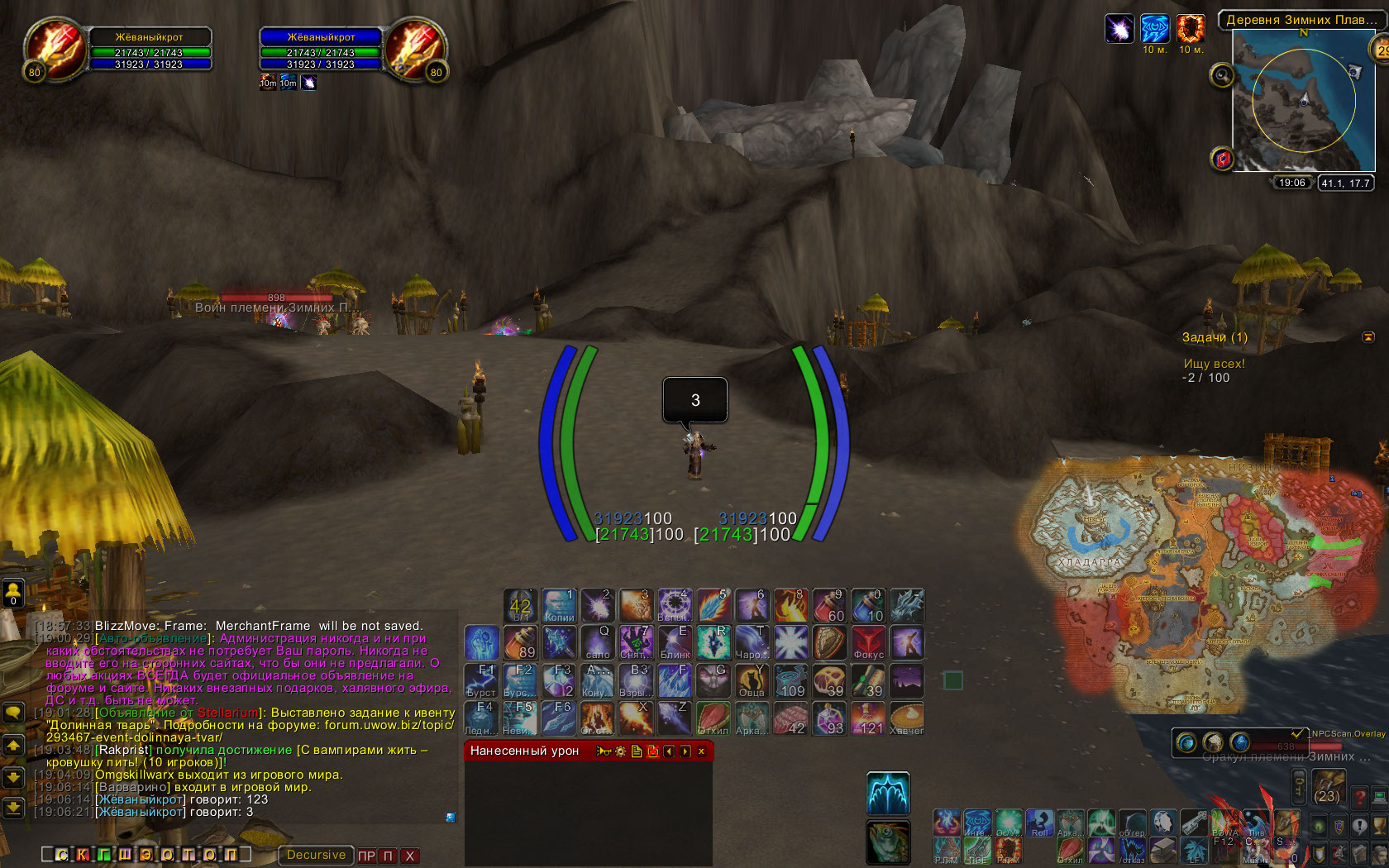Collapse the Задачи quest tracker
Screen dimensions: 1389x868
point(1368,337)
